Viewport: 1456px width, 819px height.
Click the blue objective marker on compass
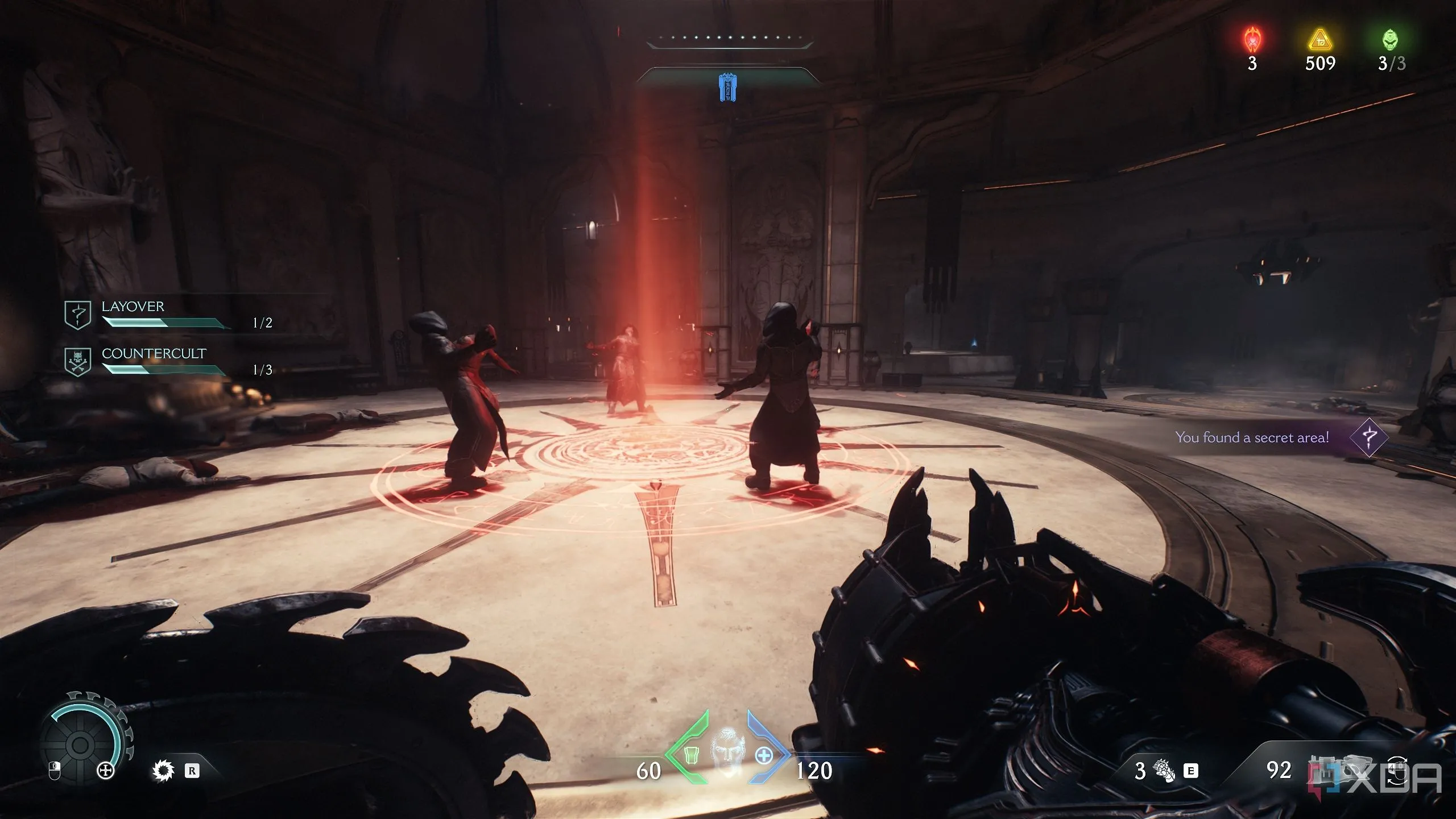tap(727, 88)
